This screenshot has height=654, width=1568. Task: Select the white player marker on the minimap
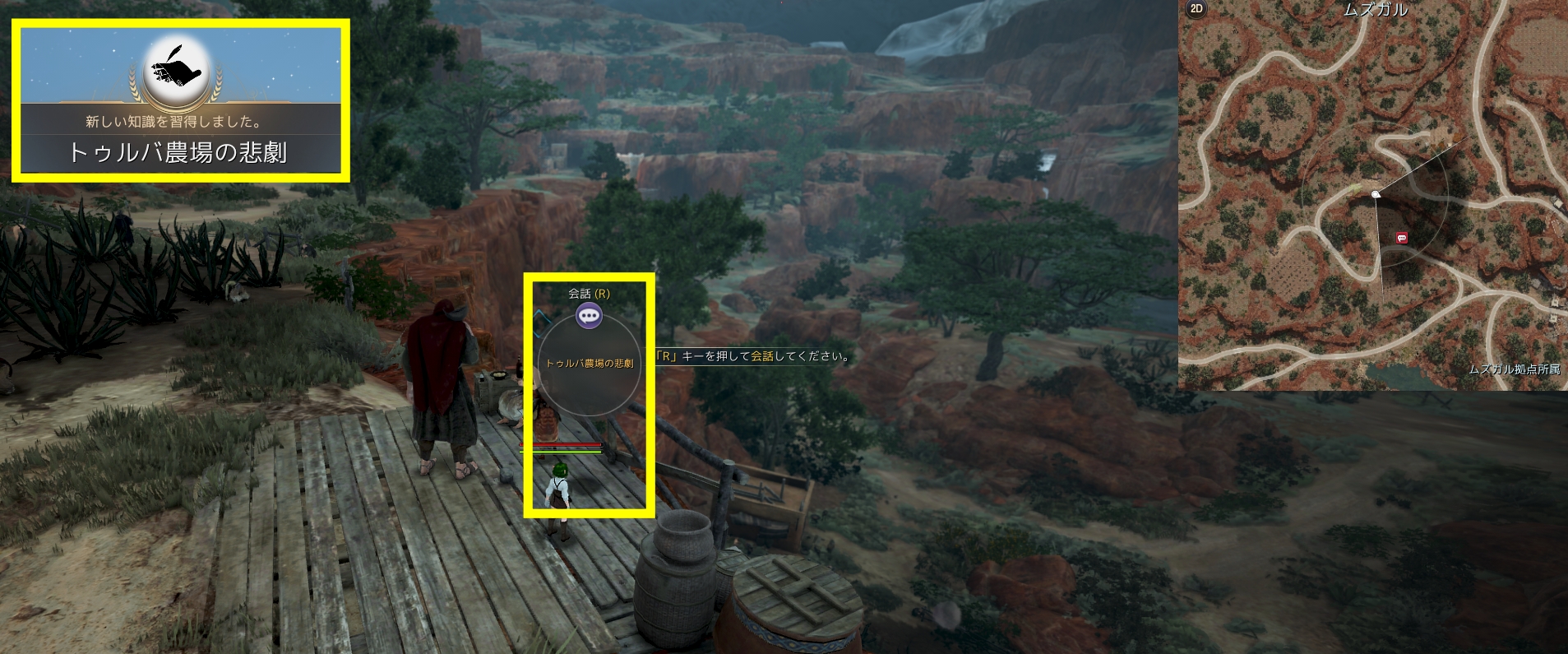coord(1376,194)
